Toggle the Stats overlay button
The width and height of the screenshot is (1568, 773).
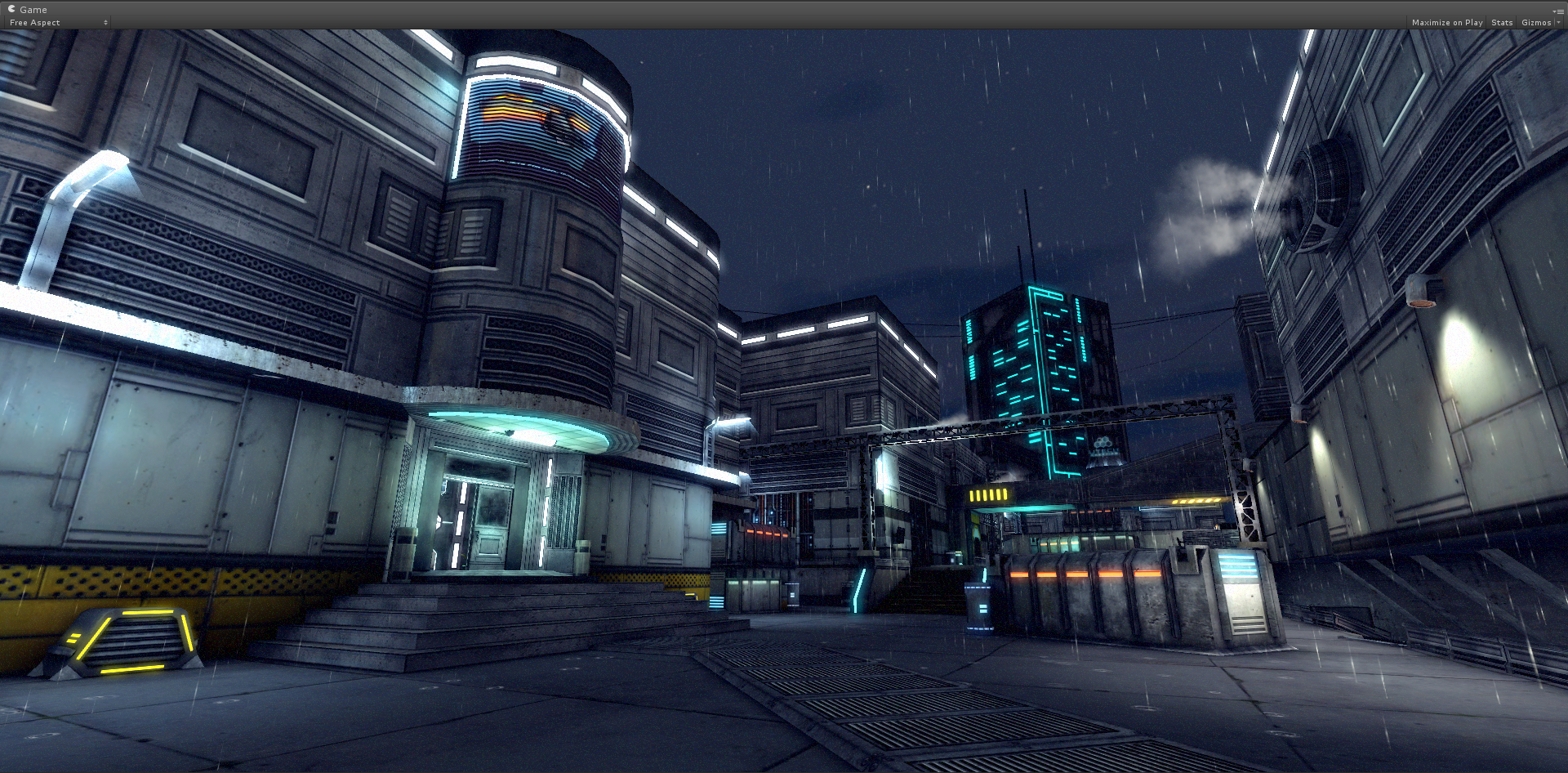pos(1501,23)
